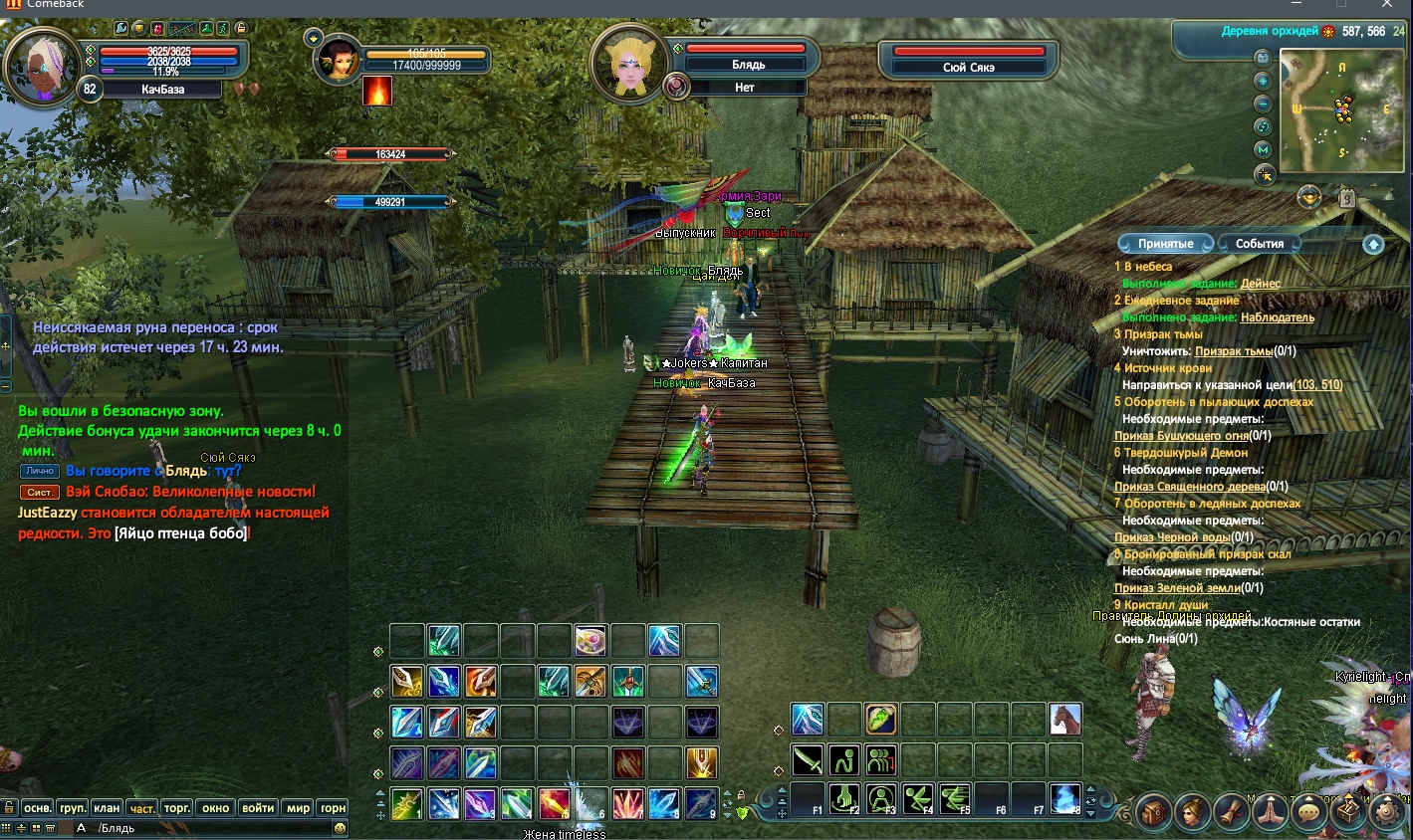Open the world map with the M button

(1263, 149)
